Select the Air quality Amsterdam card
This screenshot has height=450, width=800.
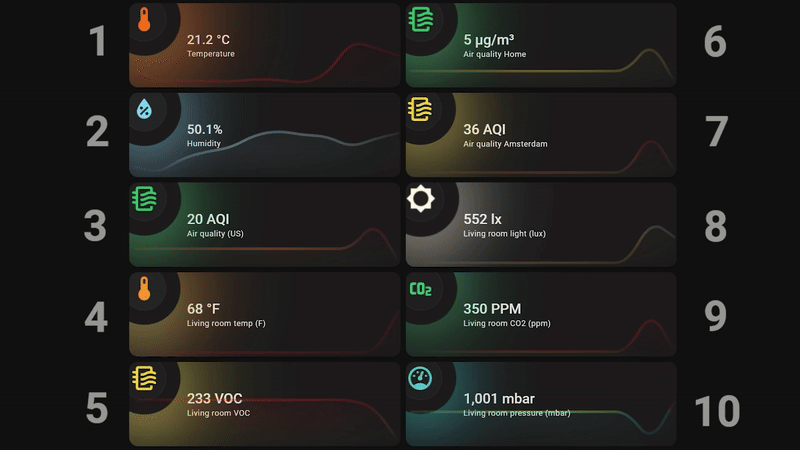click(x=541, y=135)
